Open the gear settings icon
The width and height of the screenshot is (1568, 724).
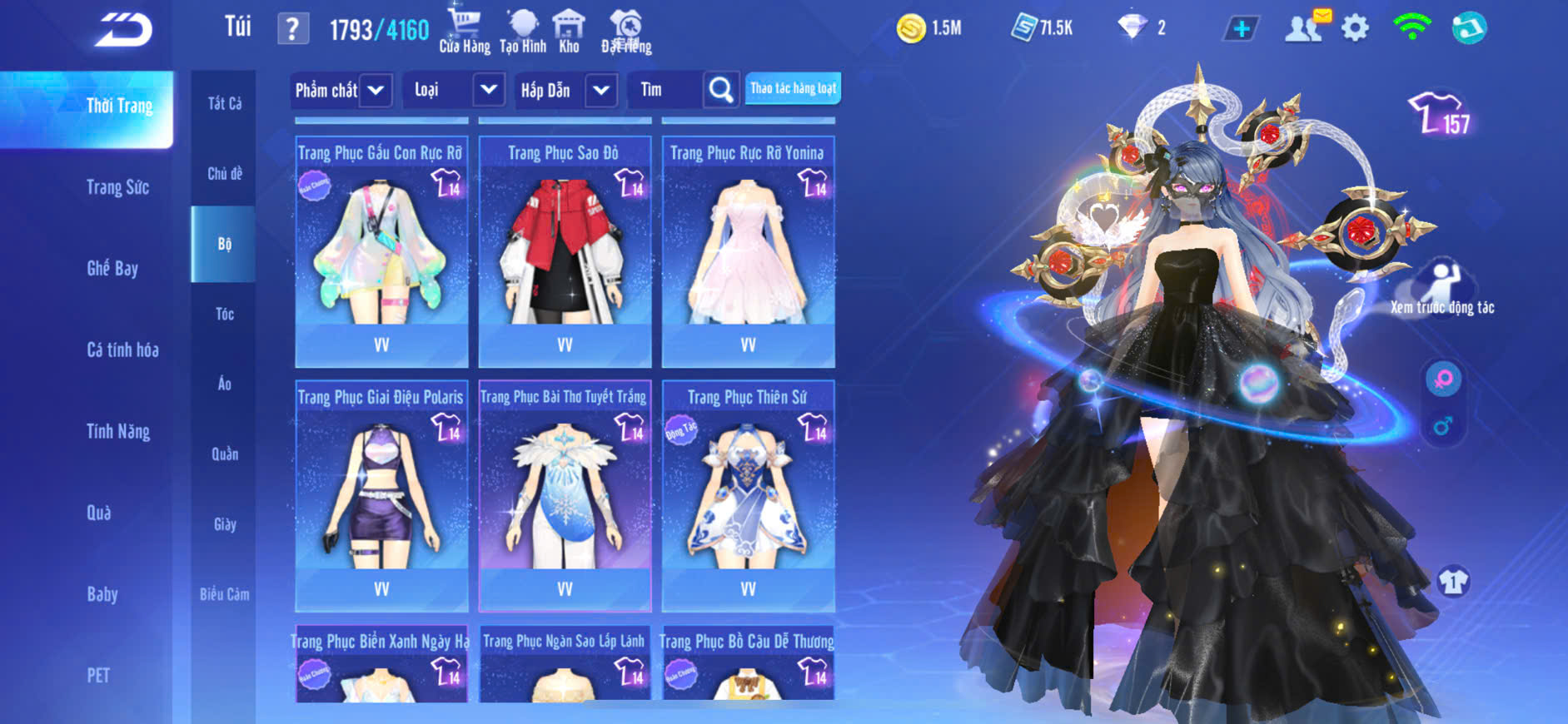[1355, 28]
